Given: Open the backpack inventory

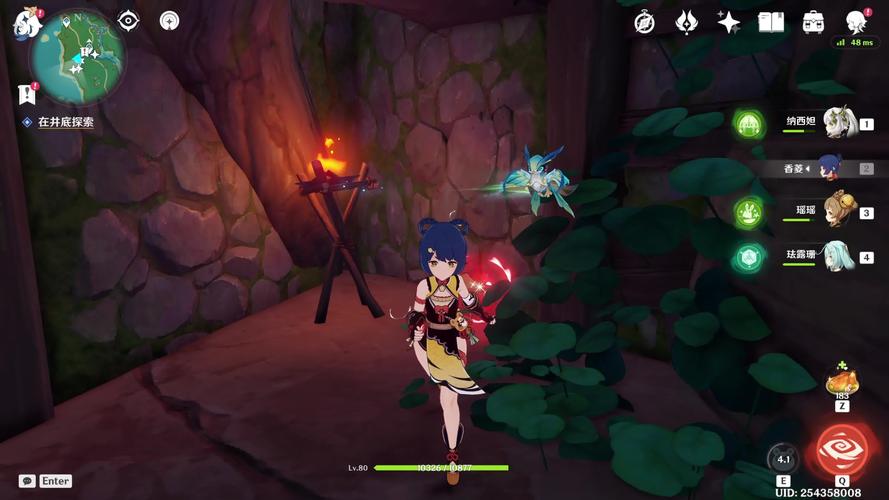Looking at the screenshot, I should (x=814, y=22).
